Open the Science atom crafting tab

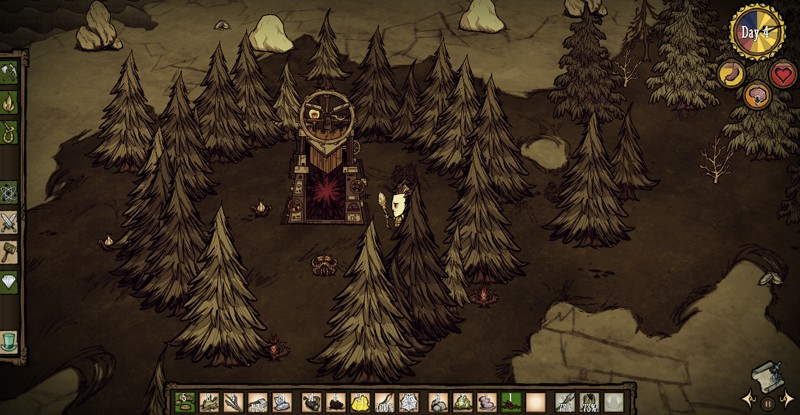10,191
